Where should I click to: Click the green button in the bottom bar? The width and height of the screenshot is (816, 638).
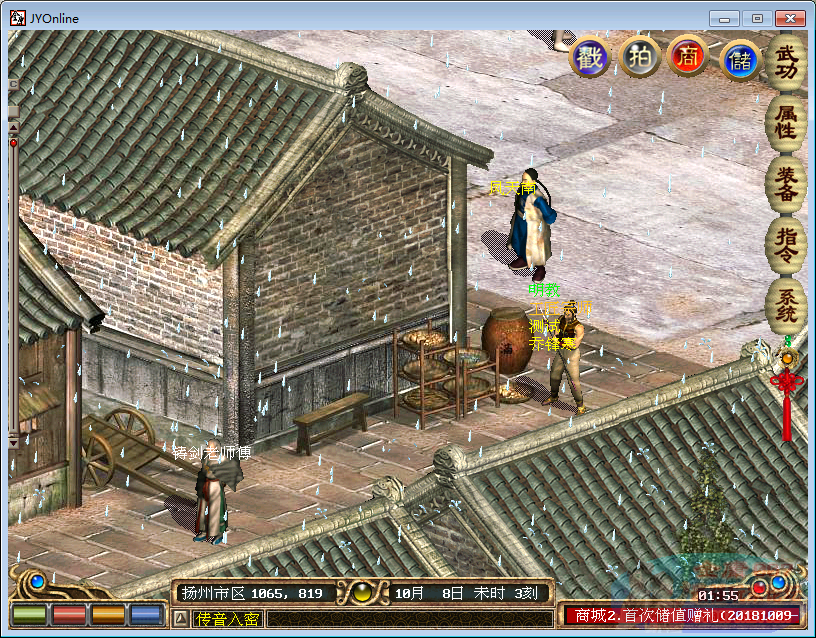(x=29, y=615)
